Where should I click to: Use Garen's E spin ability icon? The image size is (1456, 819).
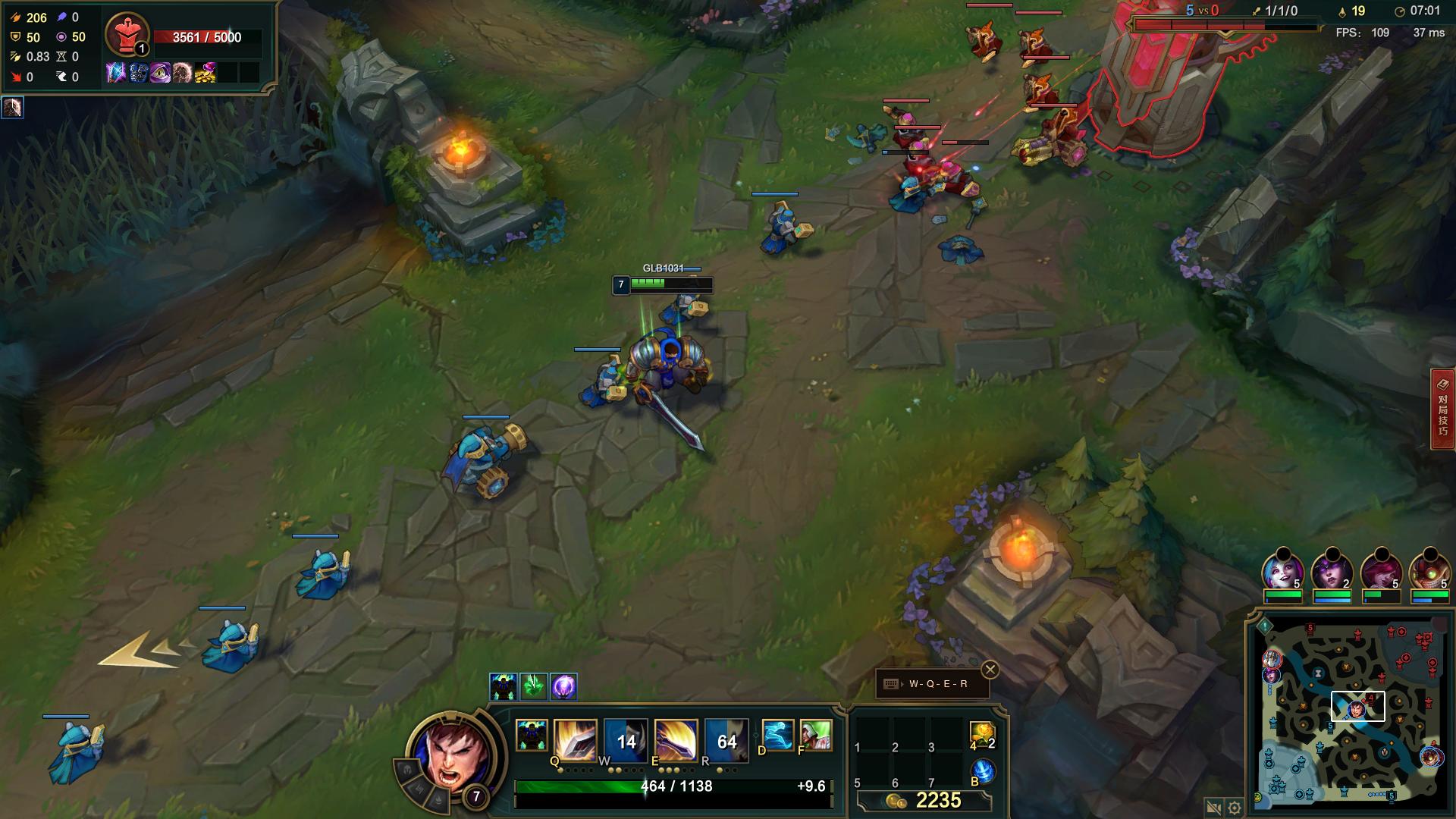click(x=676, y=739)
